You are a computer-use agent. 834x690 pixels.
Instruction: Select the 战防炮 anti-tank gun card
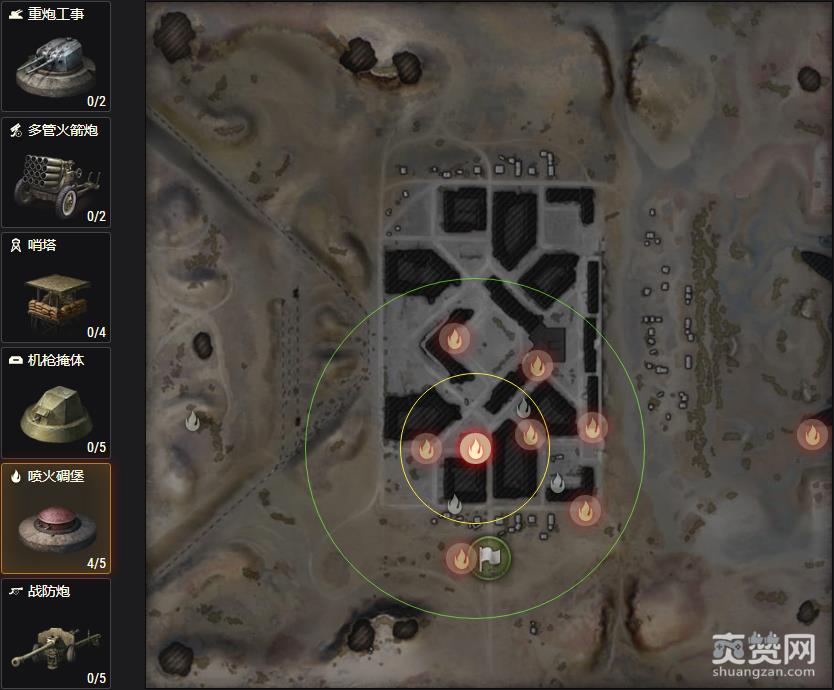pos(56,634)
